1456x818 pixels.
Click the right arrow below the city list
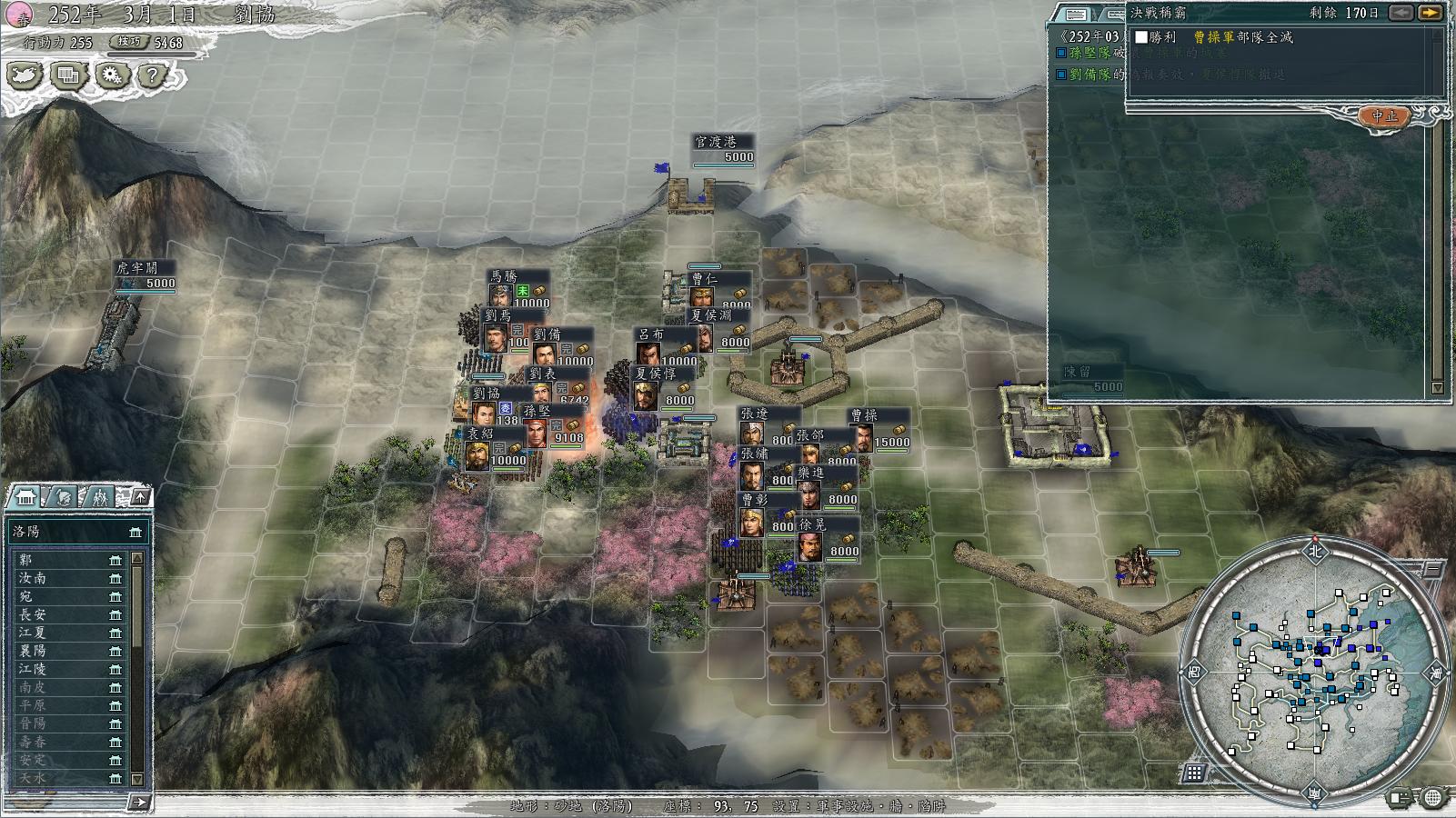tap(138, 802)
